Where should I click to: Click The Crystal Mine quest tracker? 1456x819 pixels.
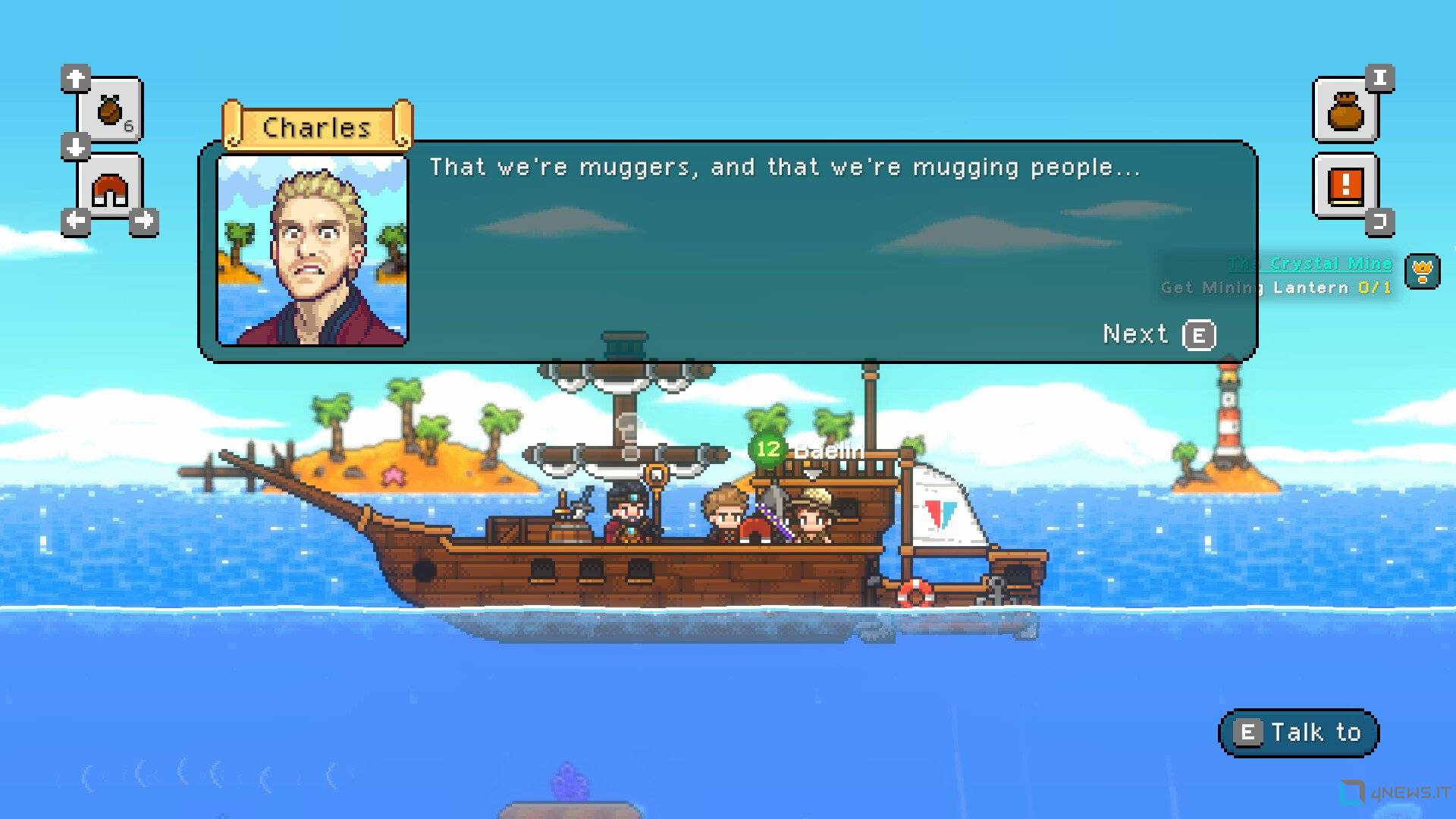[x=1310, y=264]
